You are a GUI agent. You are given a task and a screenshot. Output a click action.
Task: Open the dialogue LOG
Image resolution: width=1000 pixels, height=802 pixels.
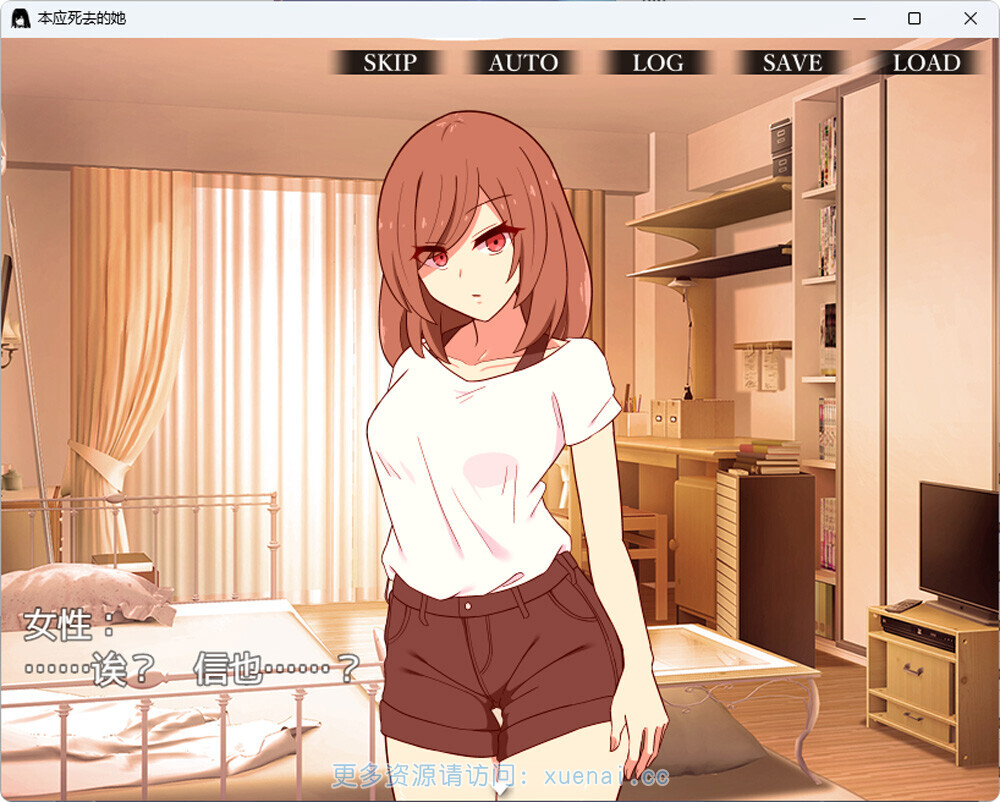657,62
